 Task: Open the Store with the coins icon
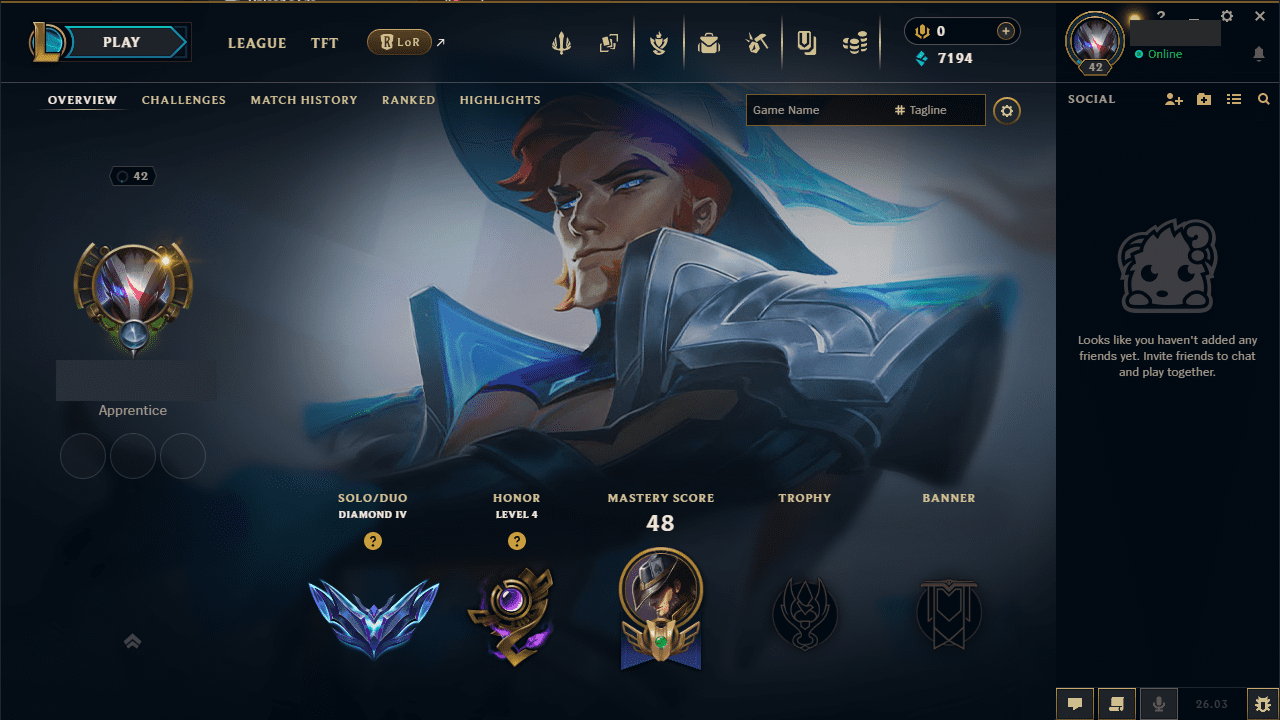click(x=855, y=43)
